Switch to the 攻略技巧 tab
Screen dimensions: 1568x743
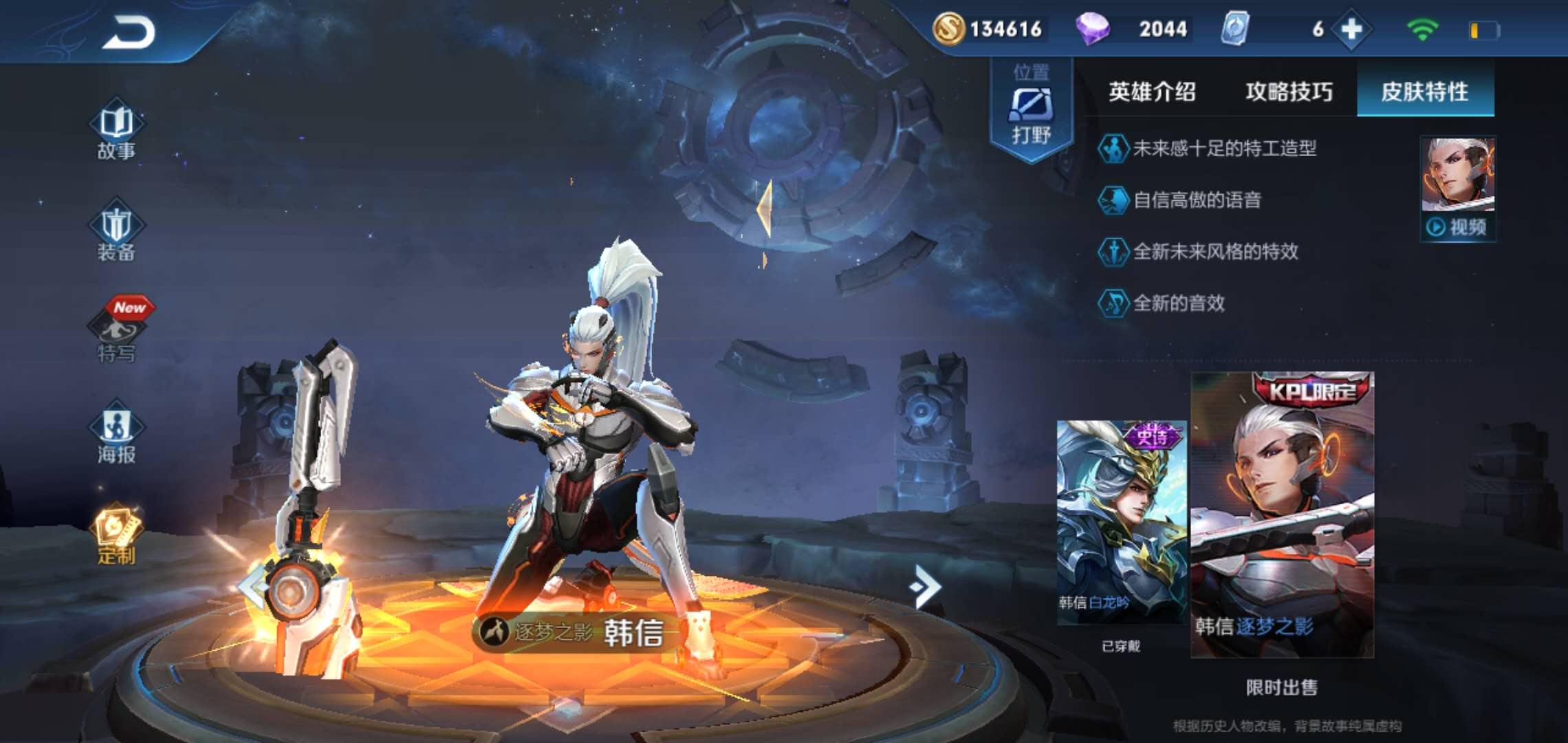(x=1289, y=91)
